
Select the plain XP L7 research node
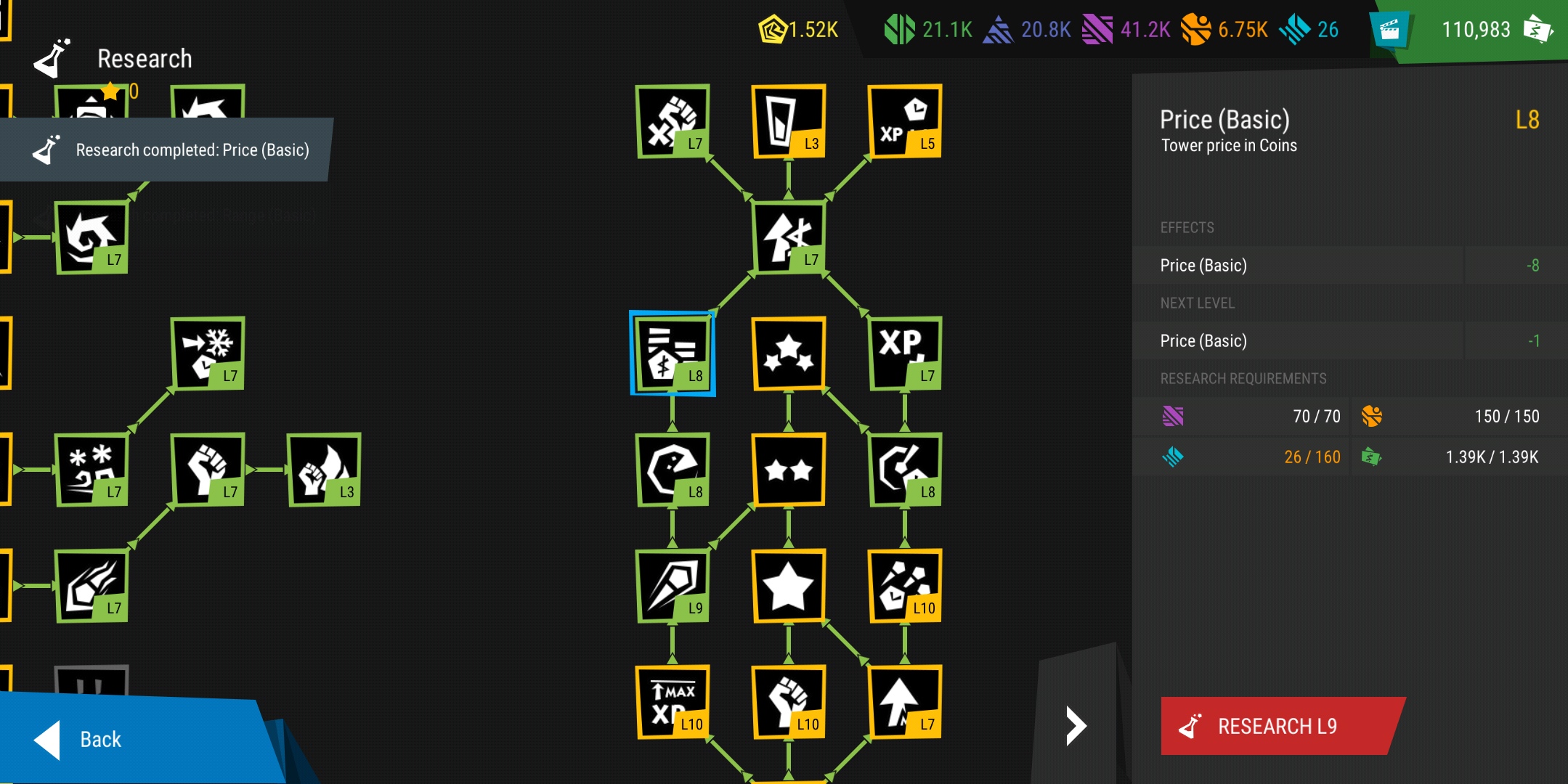905,354
